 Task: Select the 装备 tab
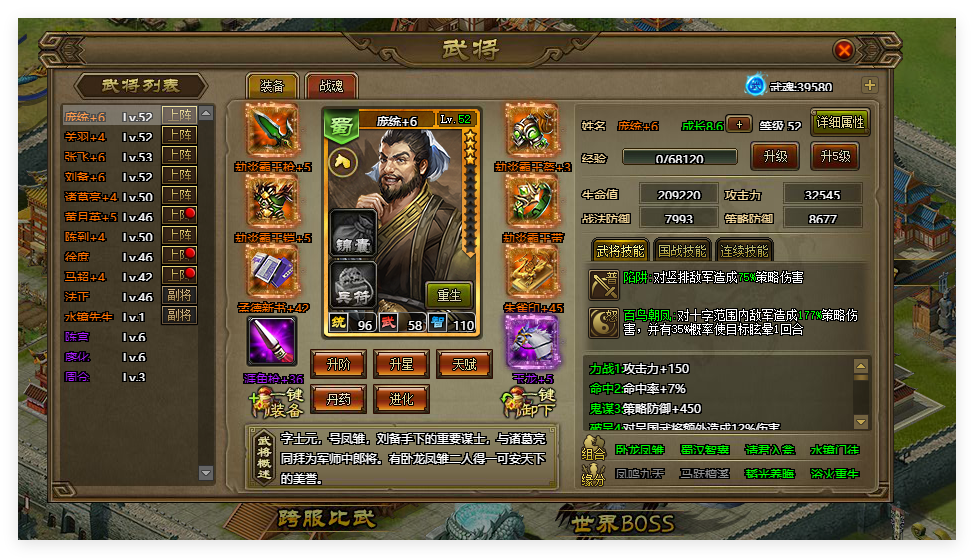(272, 87)
